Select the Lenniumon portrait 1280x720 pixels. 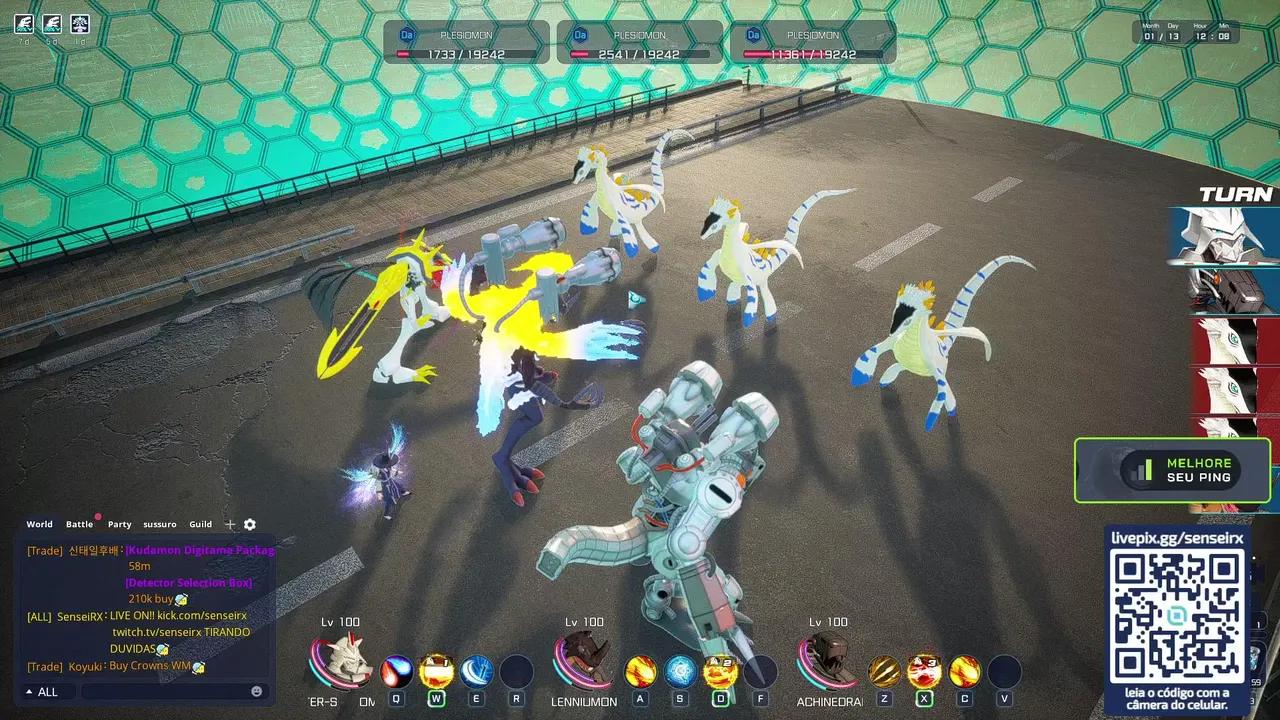pyautogui.click(x=583, y=660)
